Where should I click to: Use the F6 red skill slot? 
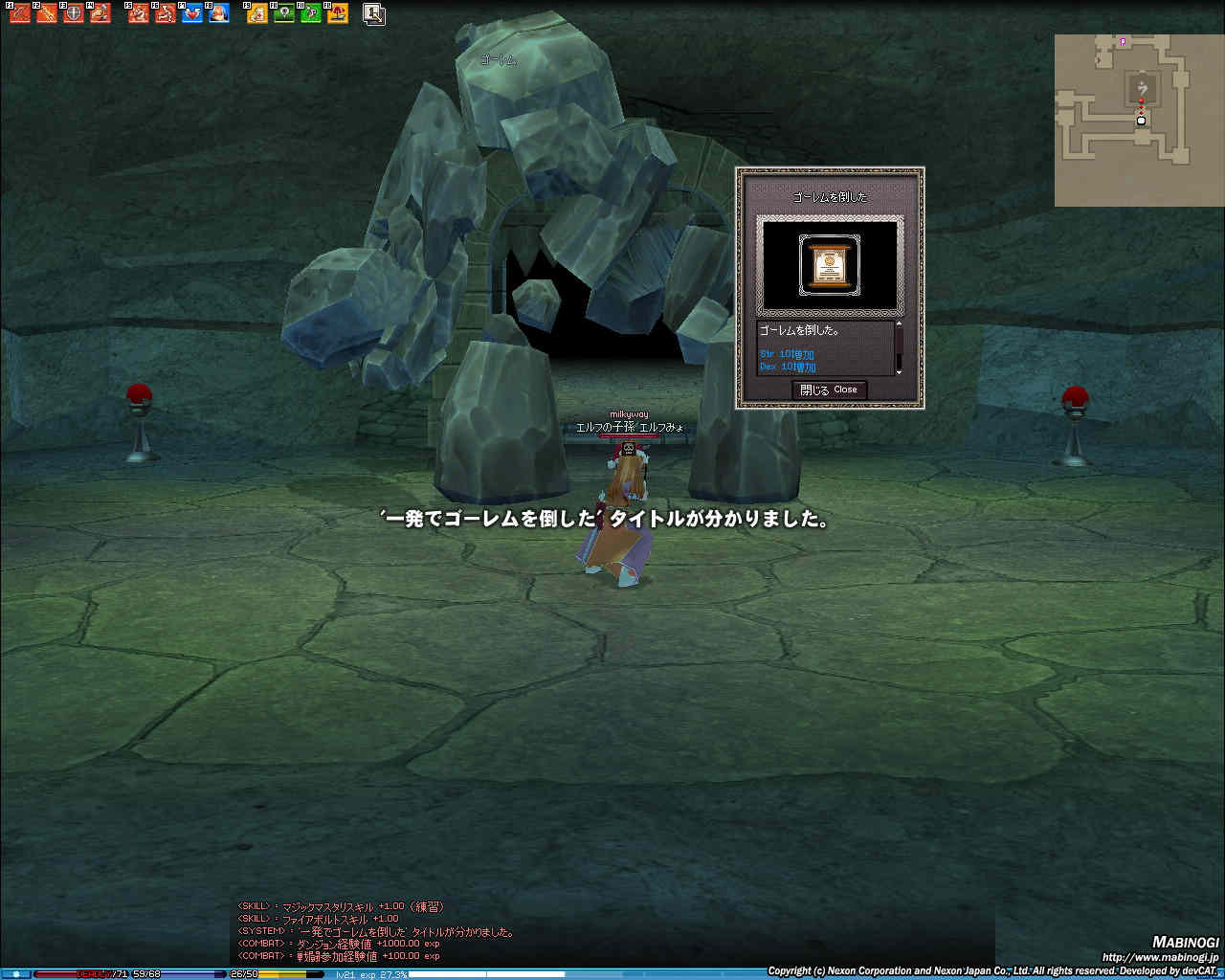pyautogui.click(x=166, y=13)
